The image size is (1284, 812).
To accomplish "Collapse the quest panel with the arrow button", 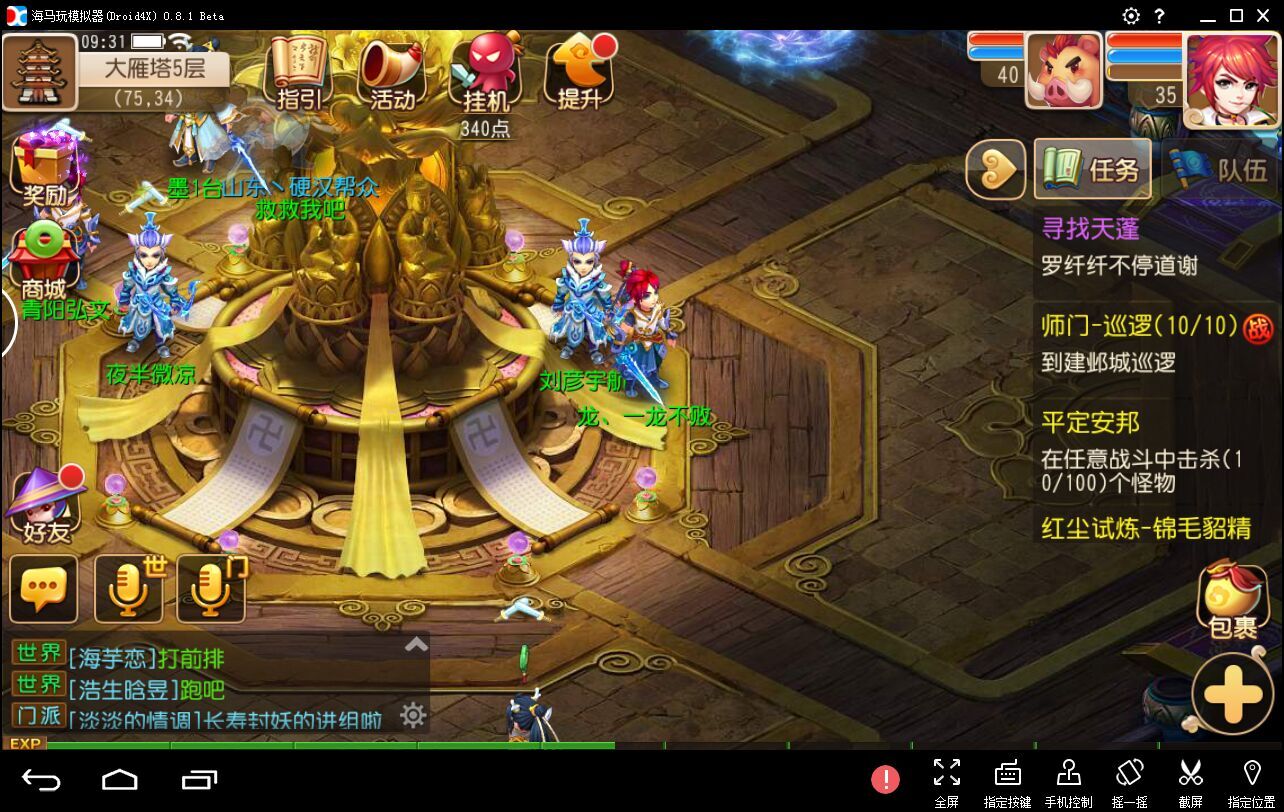I will click(995, 169).
